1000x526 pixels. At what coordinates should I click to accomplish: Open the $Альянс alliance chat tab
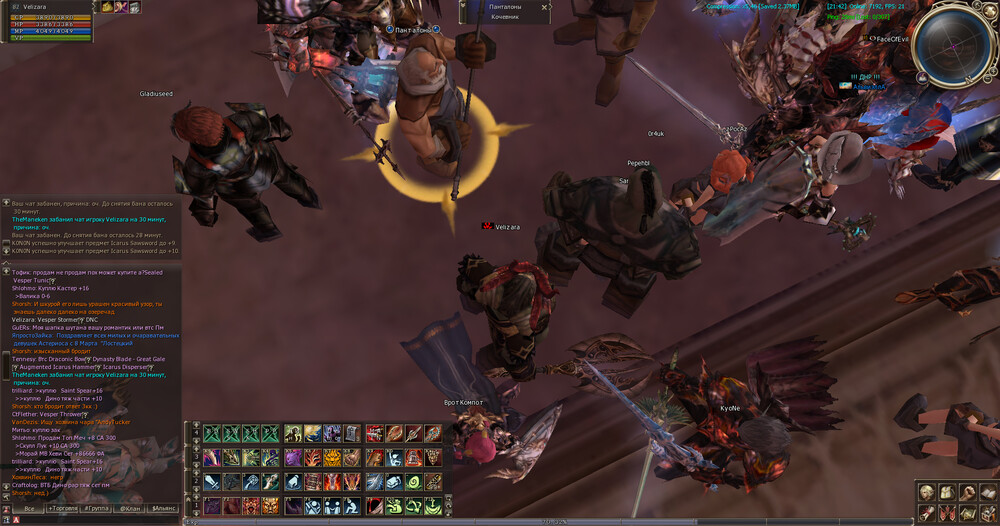(165, 509)
